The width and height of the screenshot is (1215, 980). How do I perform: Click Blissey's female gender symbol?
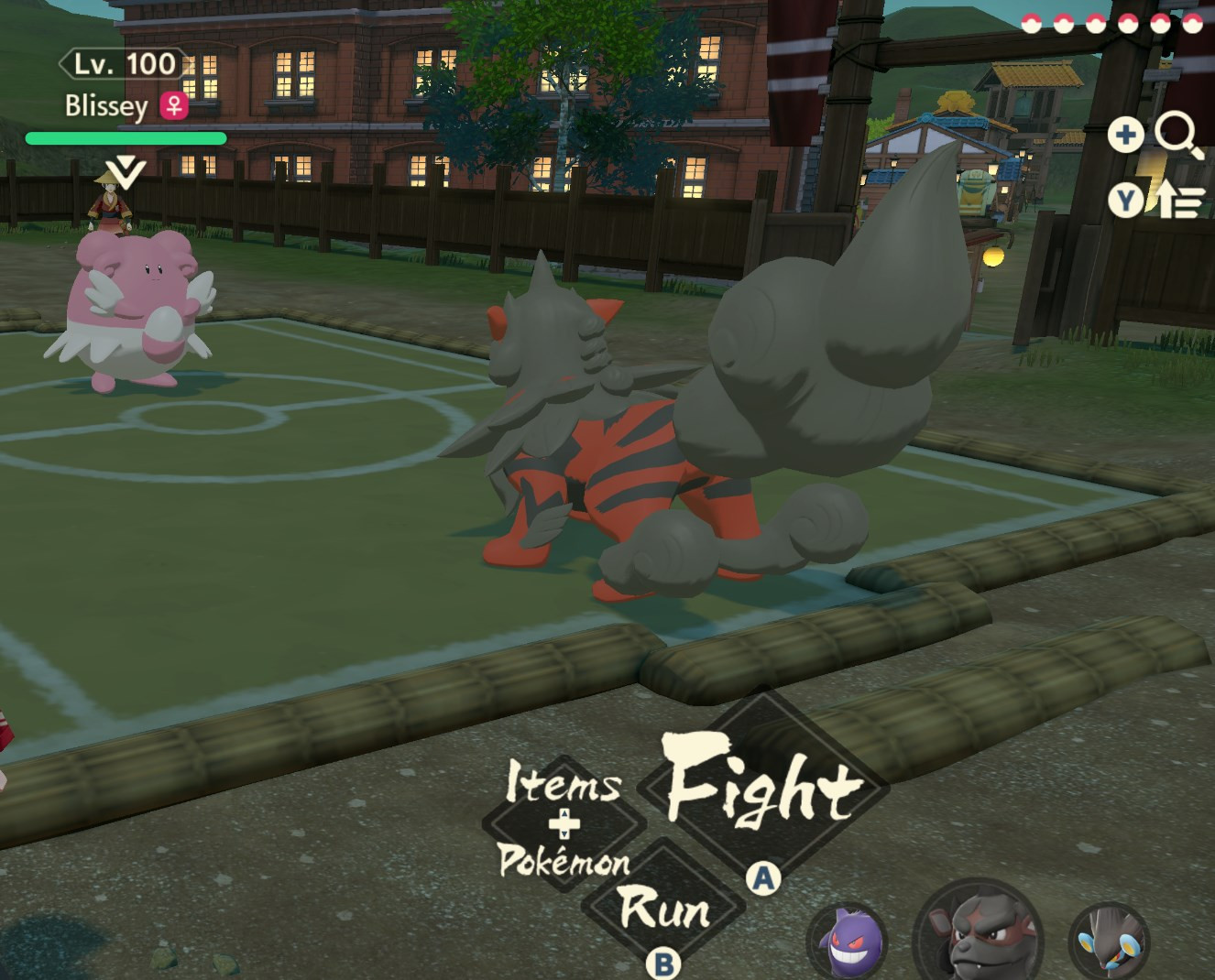click(x=174, y=106)
